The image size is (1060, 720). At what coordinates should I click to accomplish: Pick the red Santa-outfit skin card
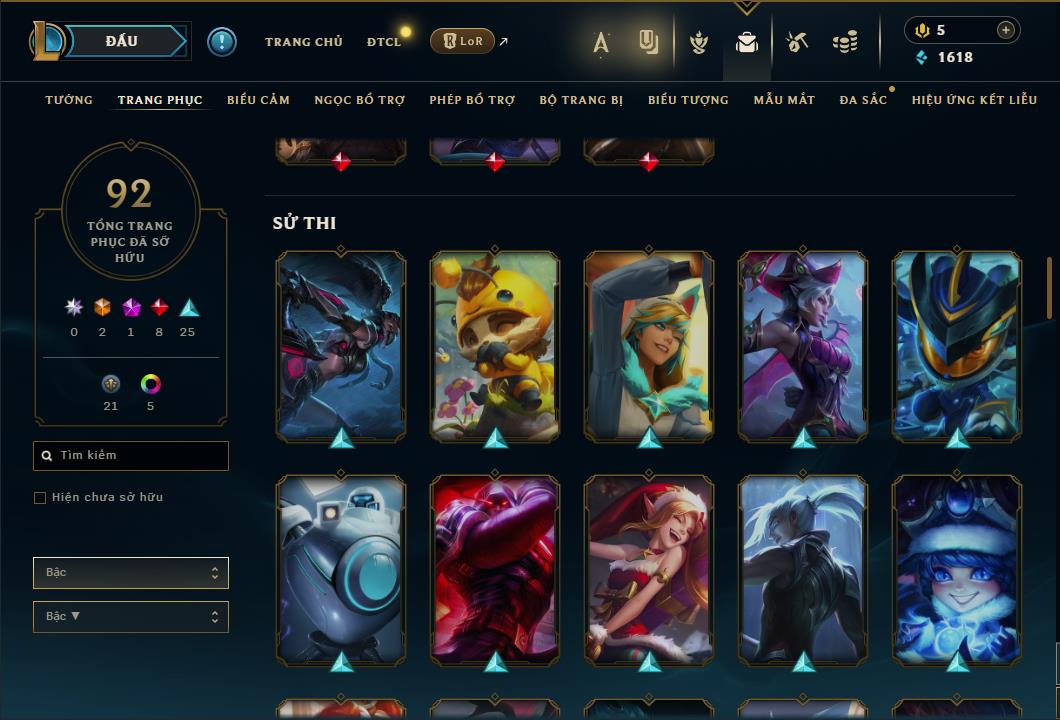[649, 569]
